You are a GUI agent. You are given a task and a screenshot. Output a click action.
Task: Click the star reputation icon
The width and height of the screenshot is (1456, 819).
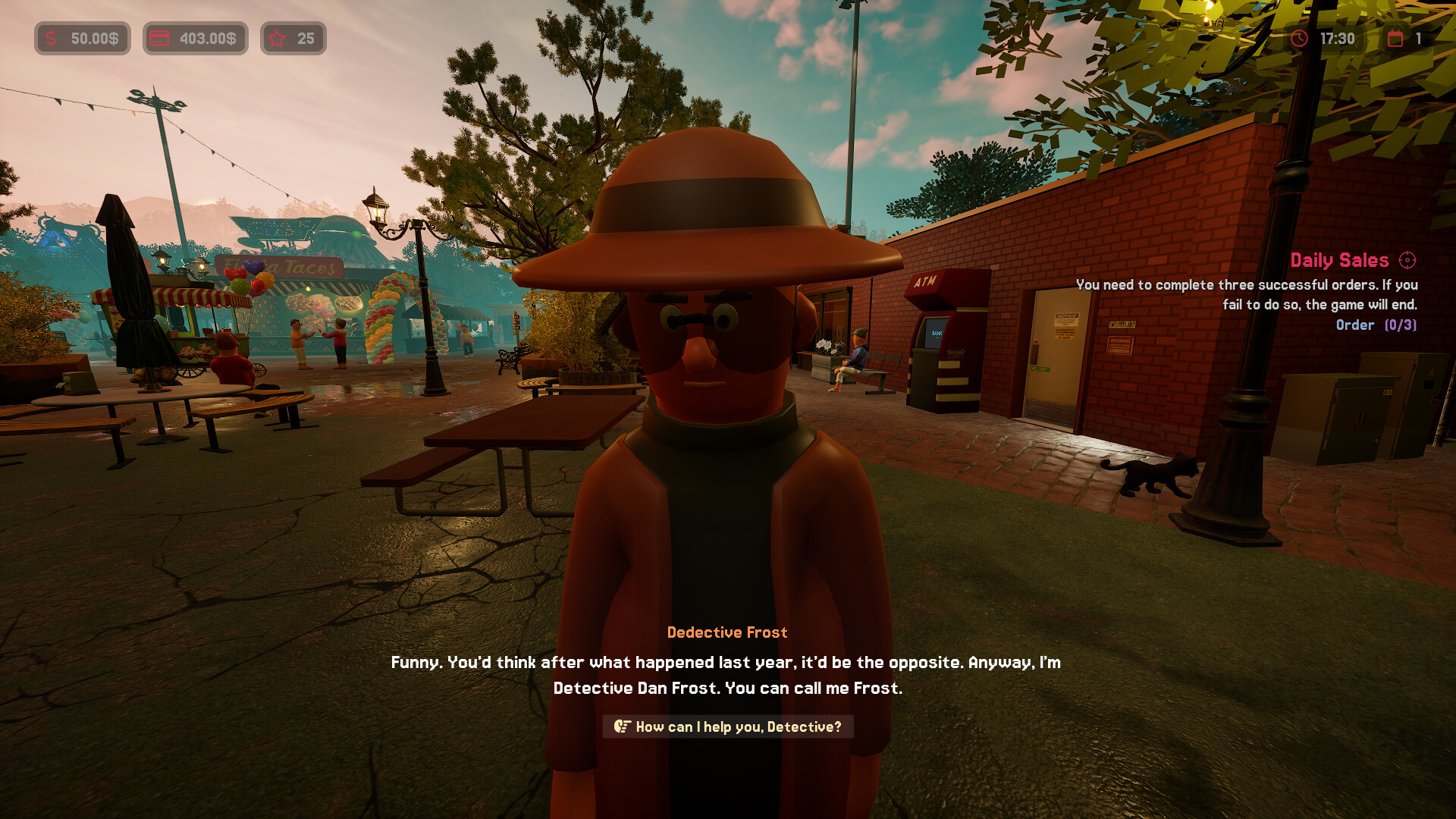click(277, 37)
